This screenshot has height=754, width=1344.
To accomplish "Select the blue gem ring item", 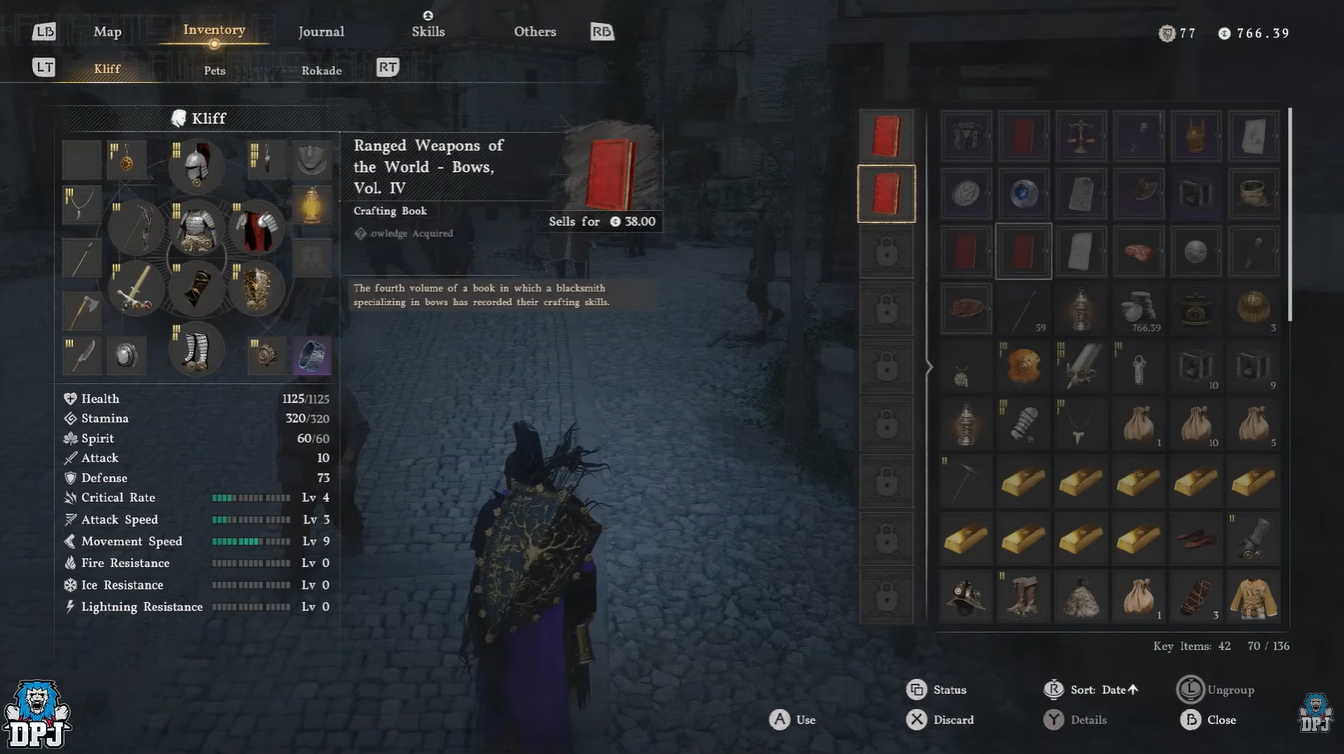I will click(1024, 194).
